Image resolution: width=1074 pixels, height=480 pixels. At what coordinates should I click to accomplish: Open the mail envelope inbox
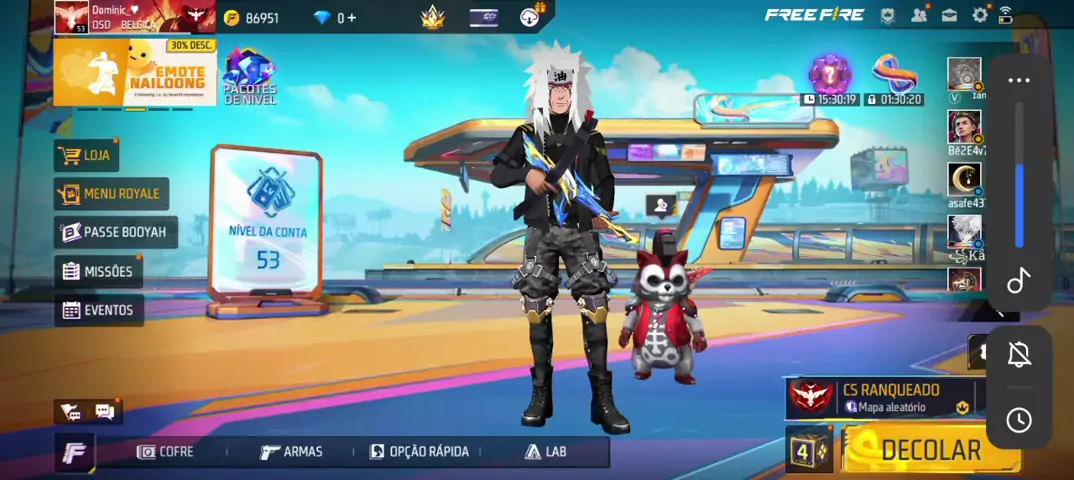point(949,15)
